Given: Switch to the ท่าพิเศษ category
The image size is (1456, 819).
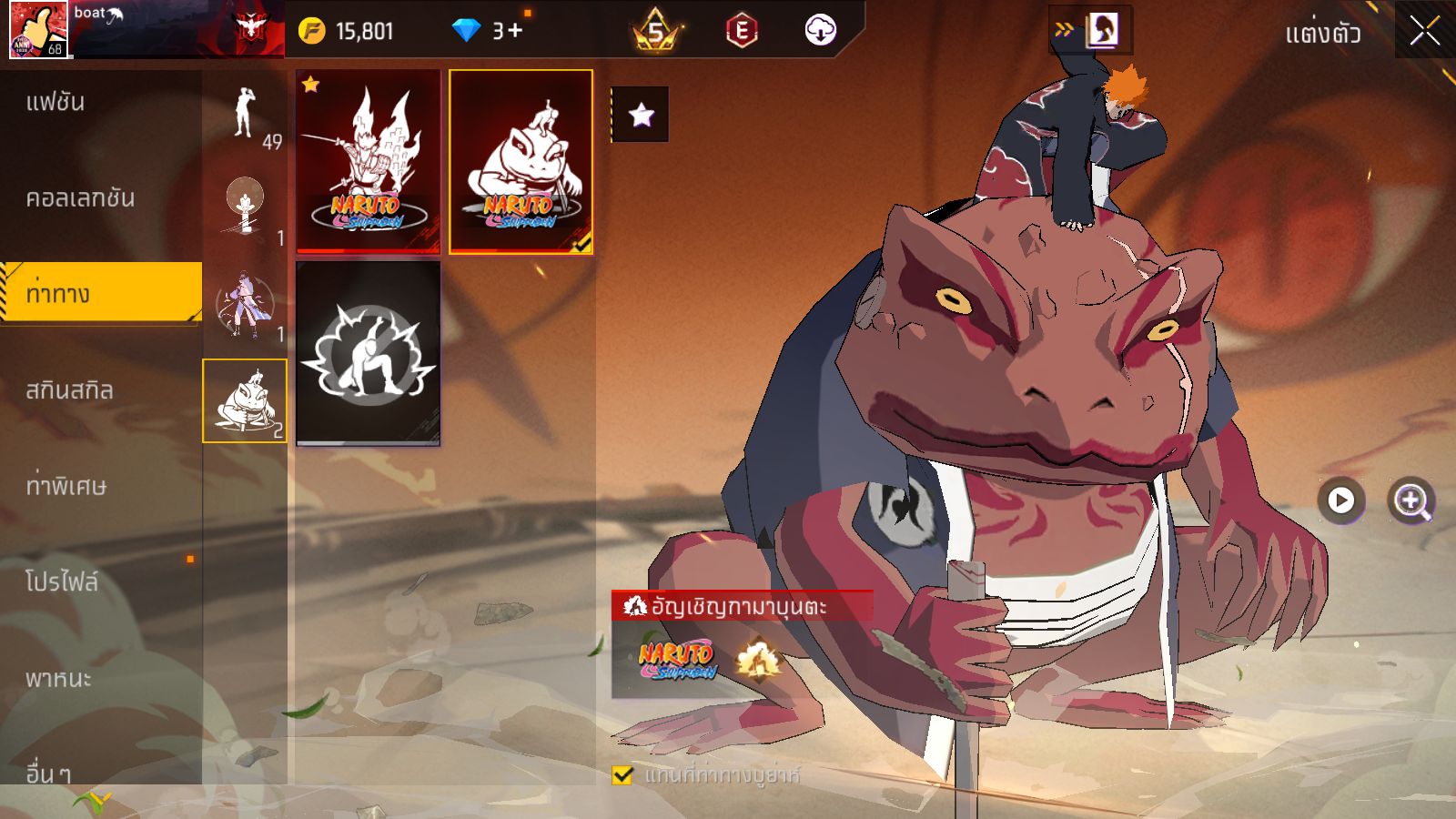Looking at the screenshot, I should (66, 486).
